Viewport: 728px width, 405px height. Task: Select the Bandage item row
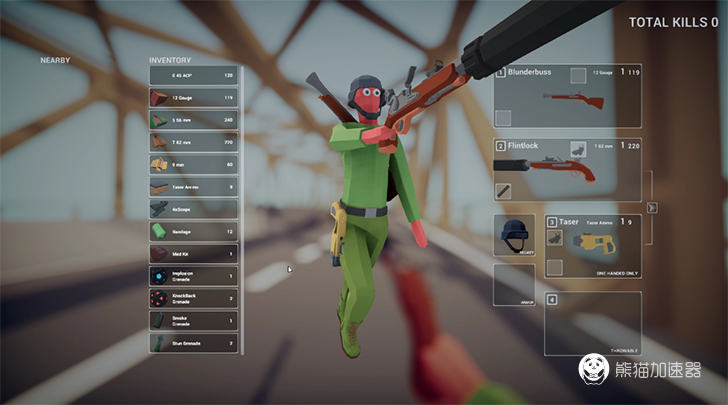click(193, 231)
